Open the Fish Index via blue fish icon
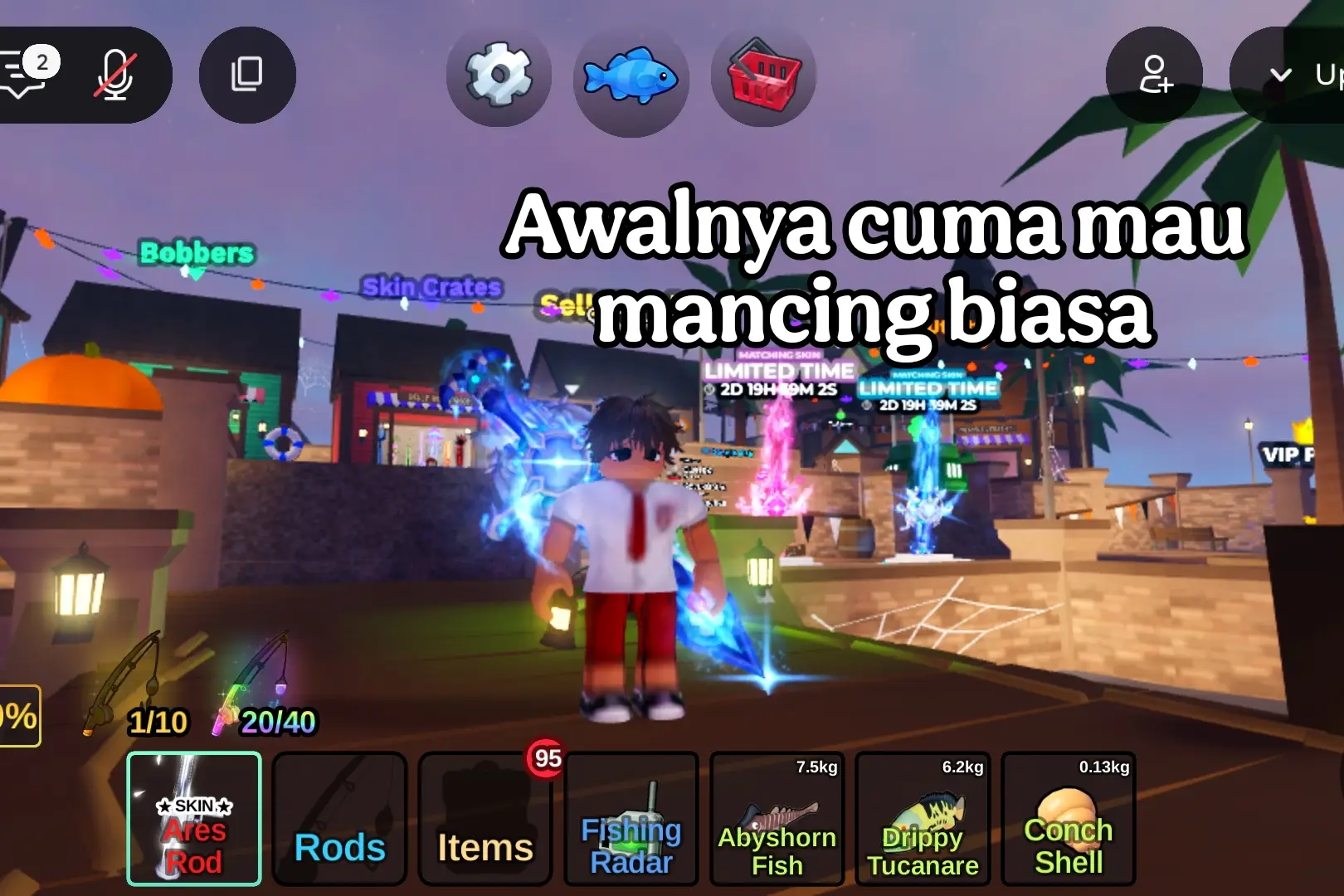The height and width of the screenshot is (896, 1344). 631,76
